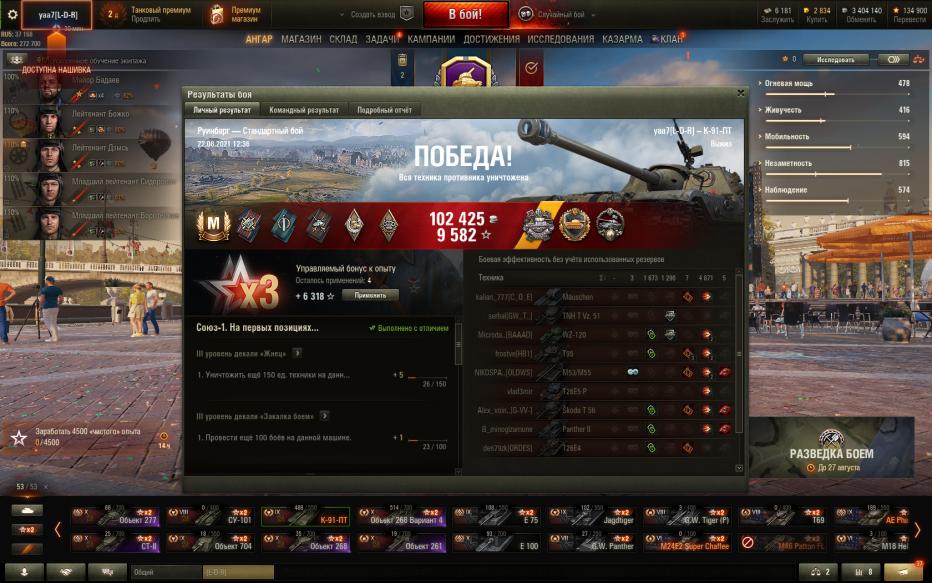Click Создать взвод to create a platoon
Screen dimensions: 932x583
coord(375,15)
